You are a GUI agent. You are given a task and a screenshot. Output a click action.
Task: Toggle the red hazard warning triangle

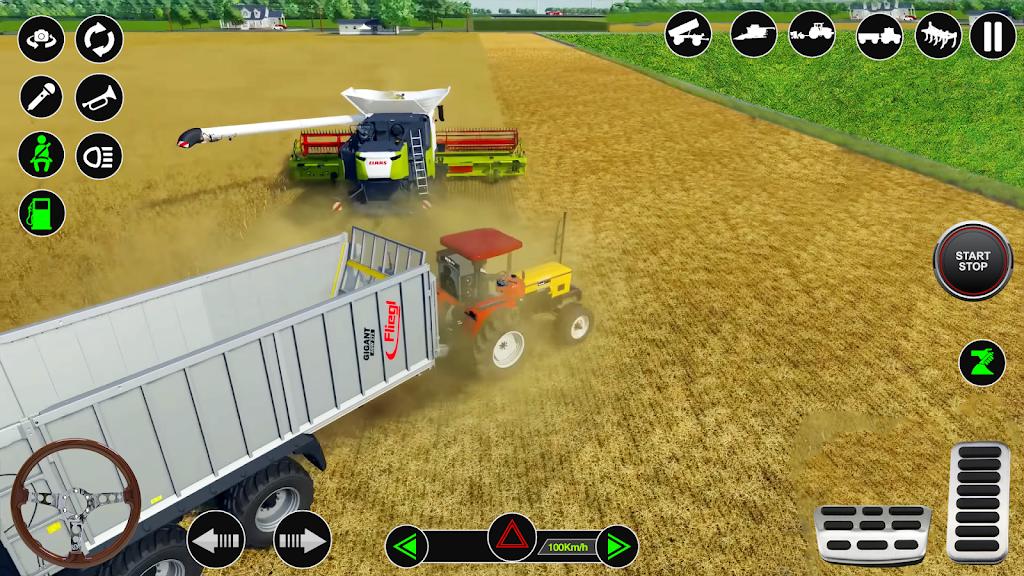511,537
